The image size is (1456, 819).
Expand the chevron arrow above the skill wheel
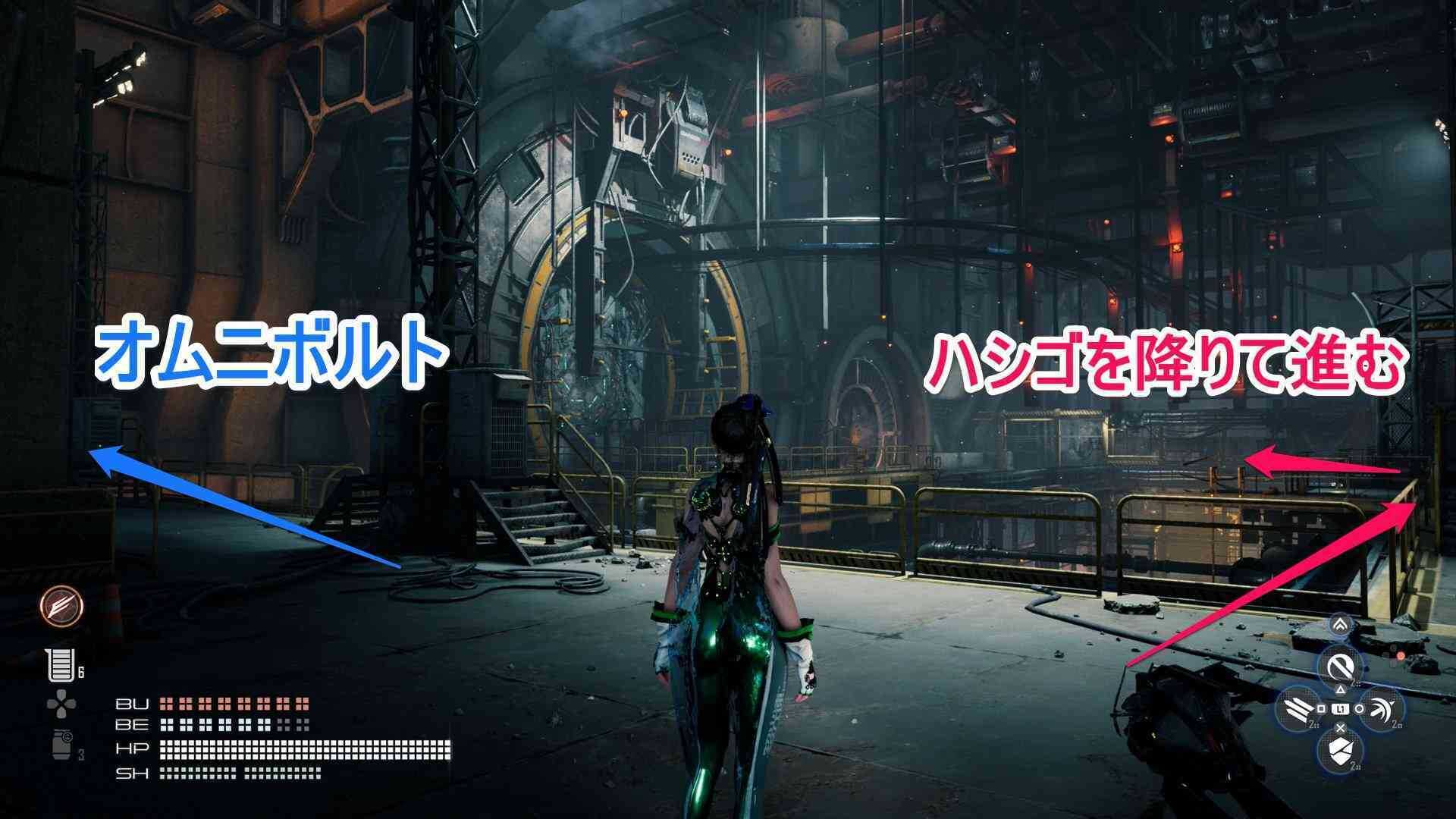(1338, 623)
